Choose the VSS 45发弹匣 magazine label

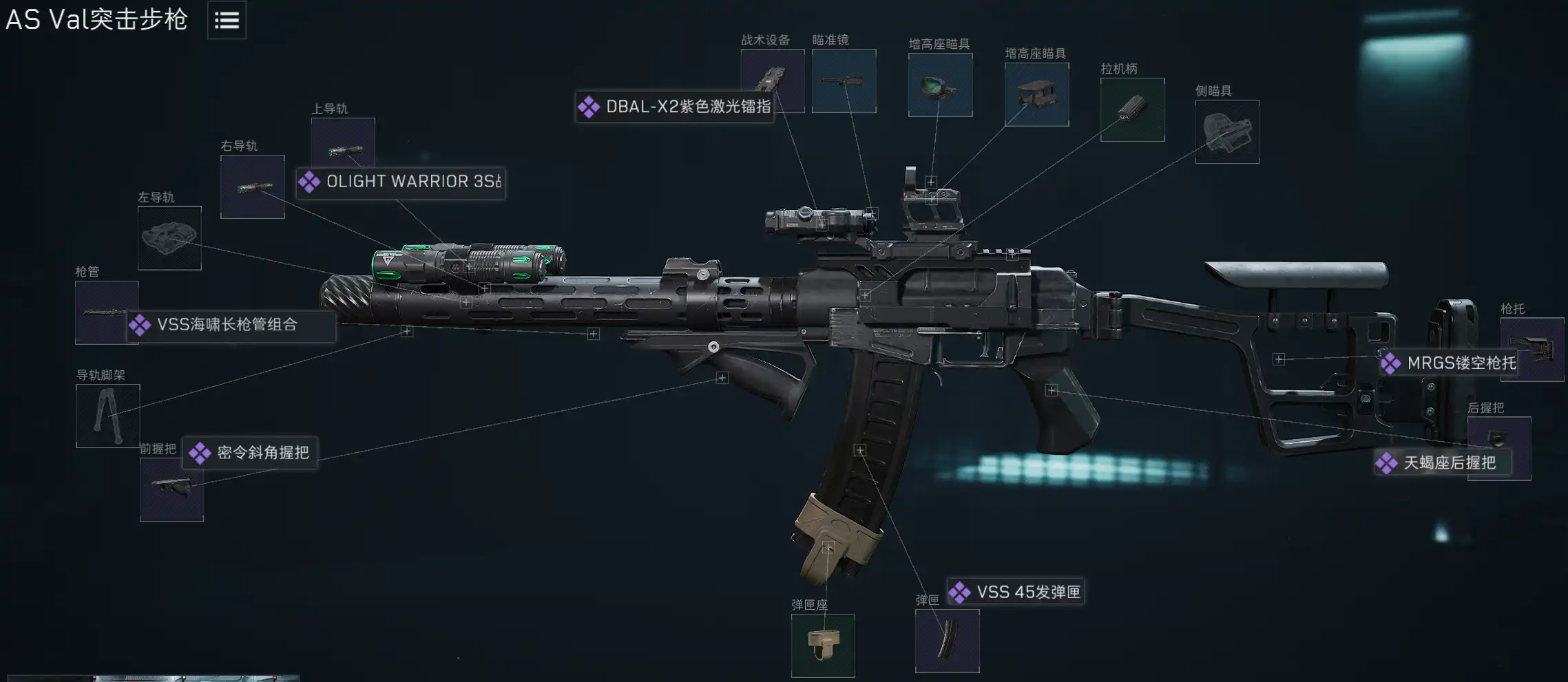tap(1016, 592)
